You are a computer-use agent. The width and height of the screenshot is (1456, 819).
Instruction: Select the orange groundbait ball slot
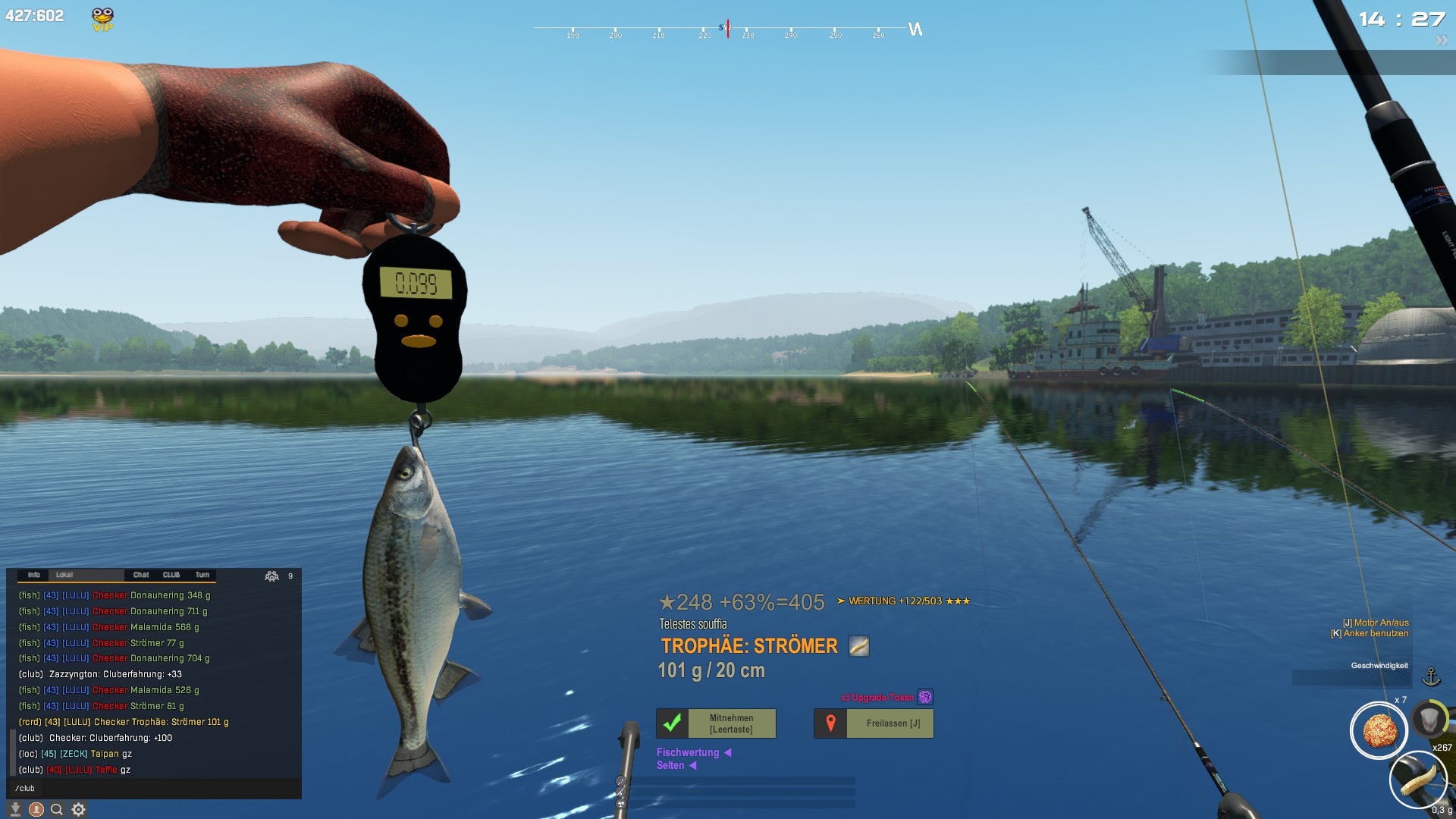[1379, 731]
